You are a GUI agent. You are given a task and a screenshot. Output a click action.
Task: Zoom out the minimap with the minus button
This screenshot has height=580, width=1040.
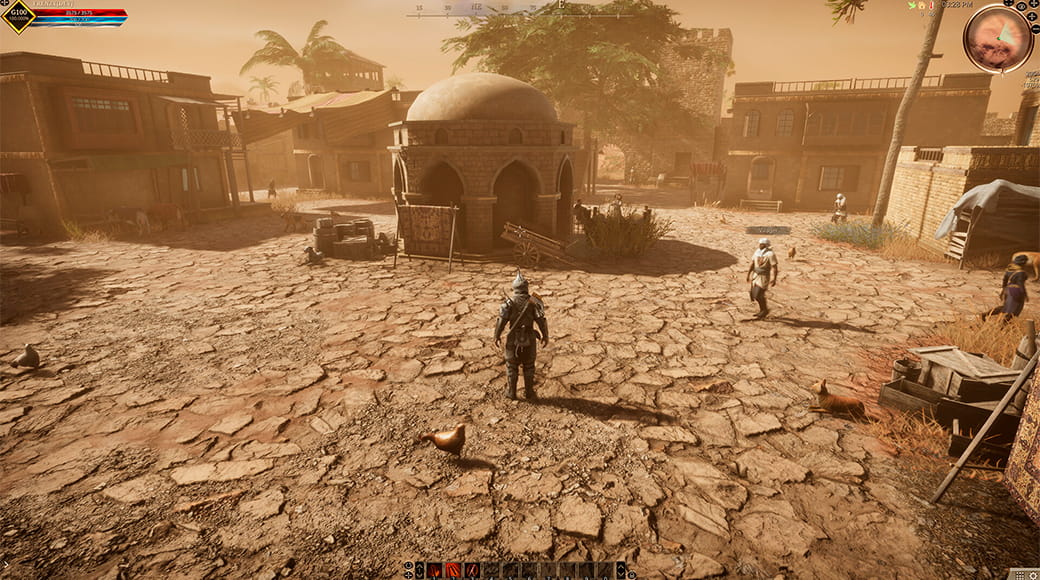click(x=1035, y=29)
